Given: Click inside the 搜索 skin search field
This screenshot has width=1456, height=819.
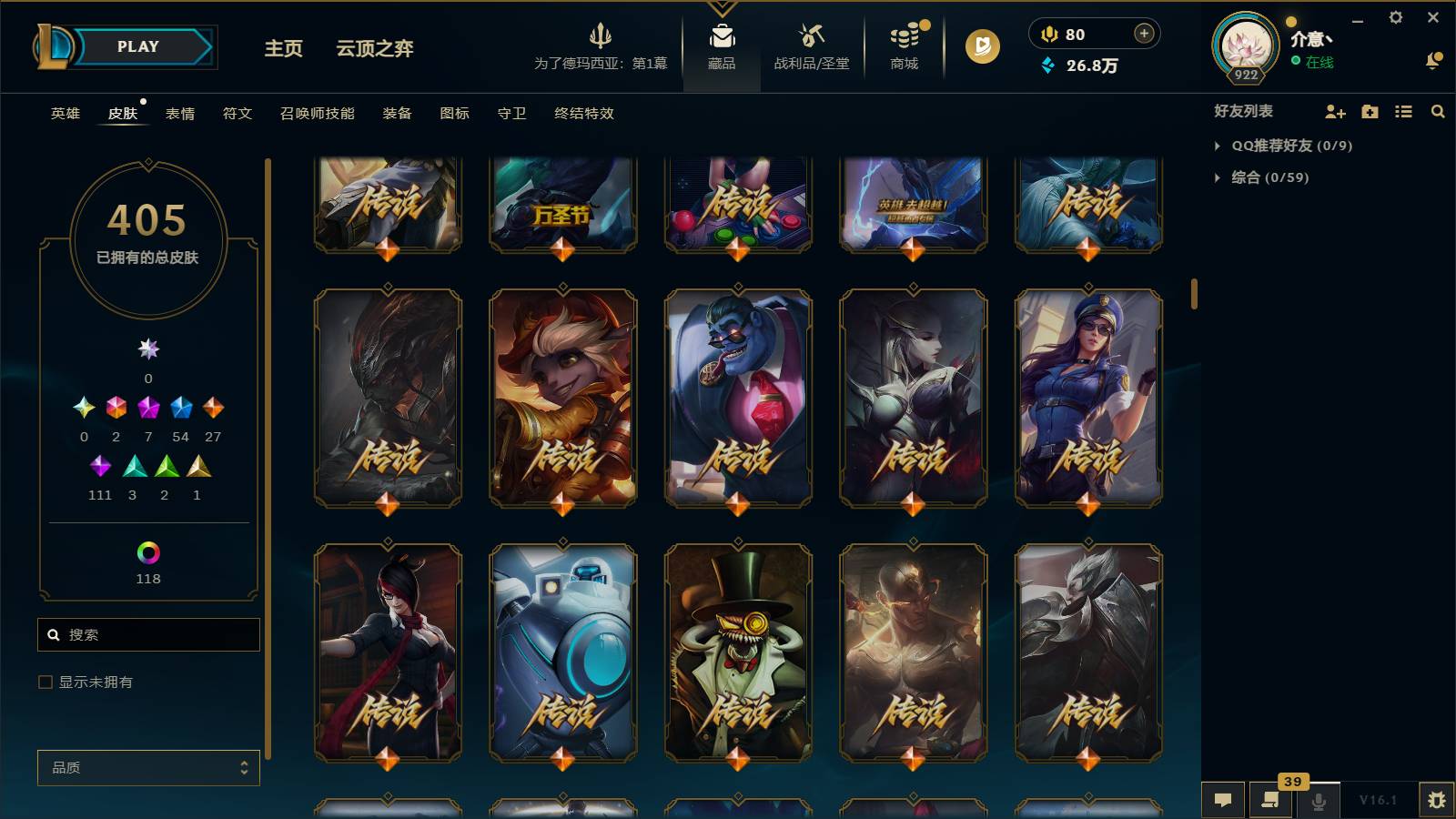Looking at the screenshot, I should click(x=148, y=634).
